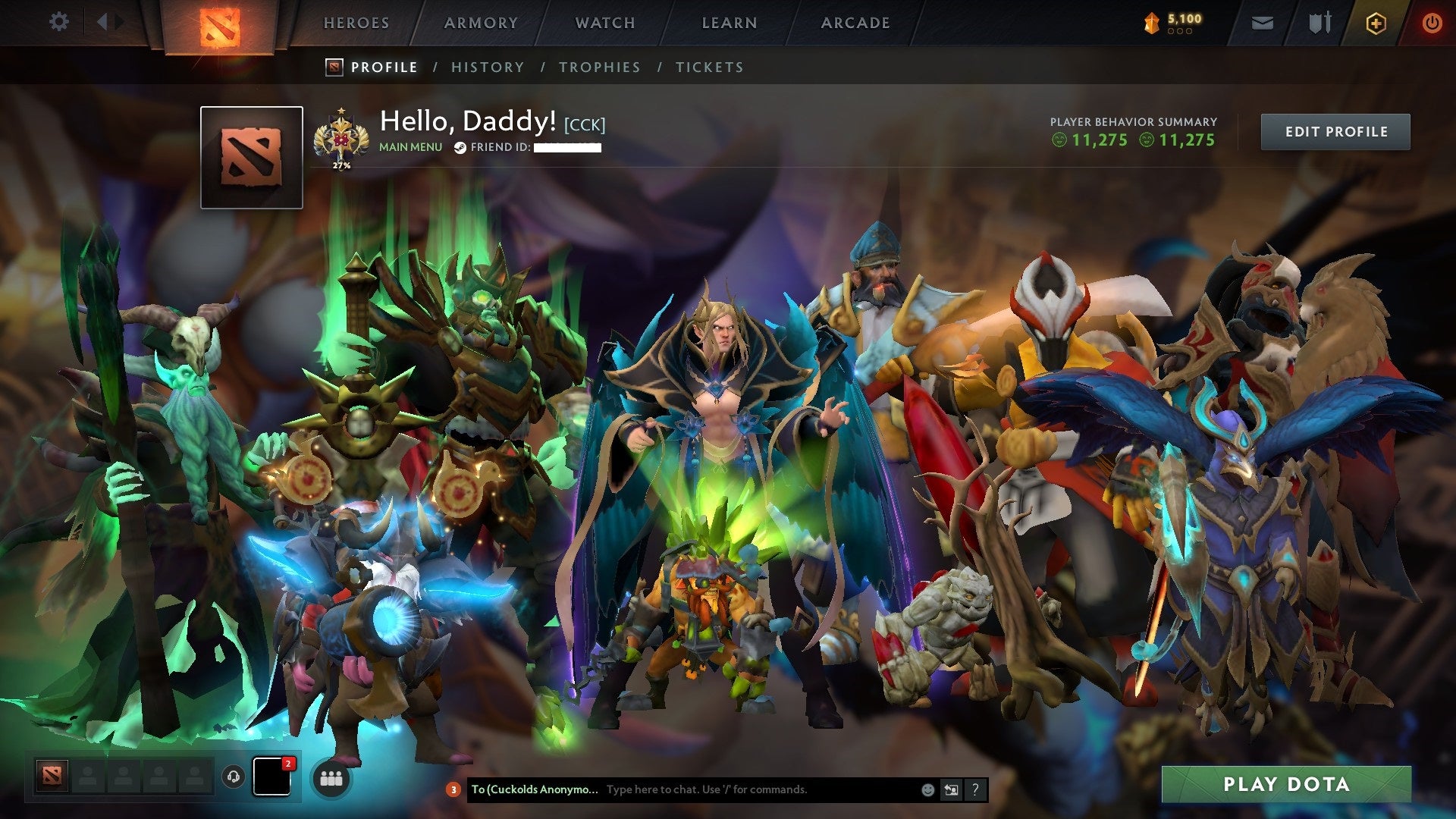The height and width of the screenshot is (819, 1456).
Task: Open the ARCADE menu
Action: [x=855, y=23]
